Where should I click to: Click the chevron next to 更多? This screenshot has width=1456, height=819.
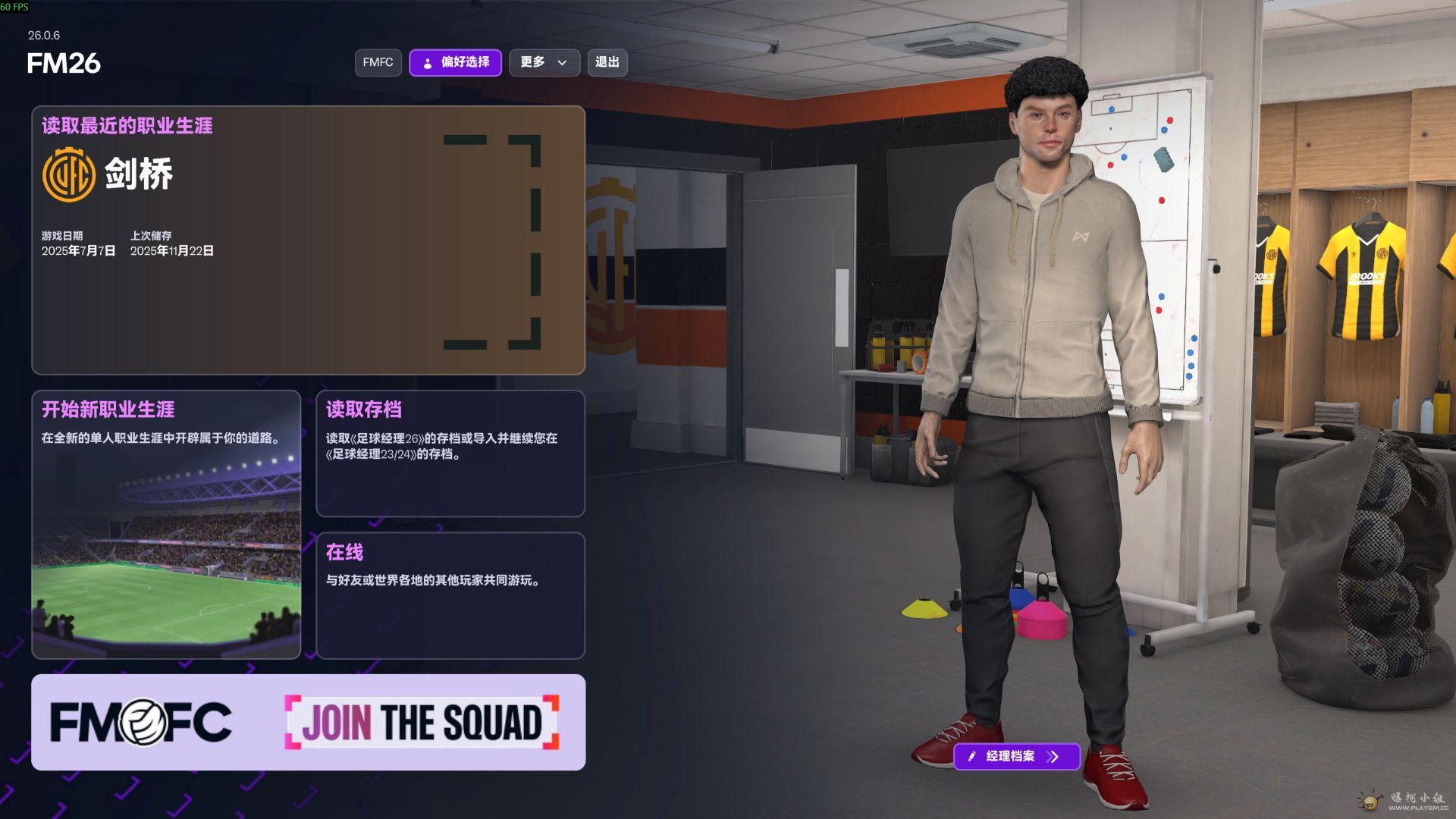(x=561, y=63)
